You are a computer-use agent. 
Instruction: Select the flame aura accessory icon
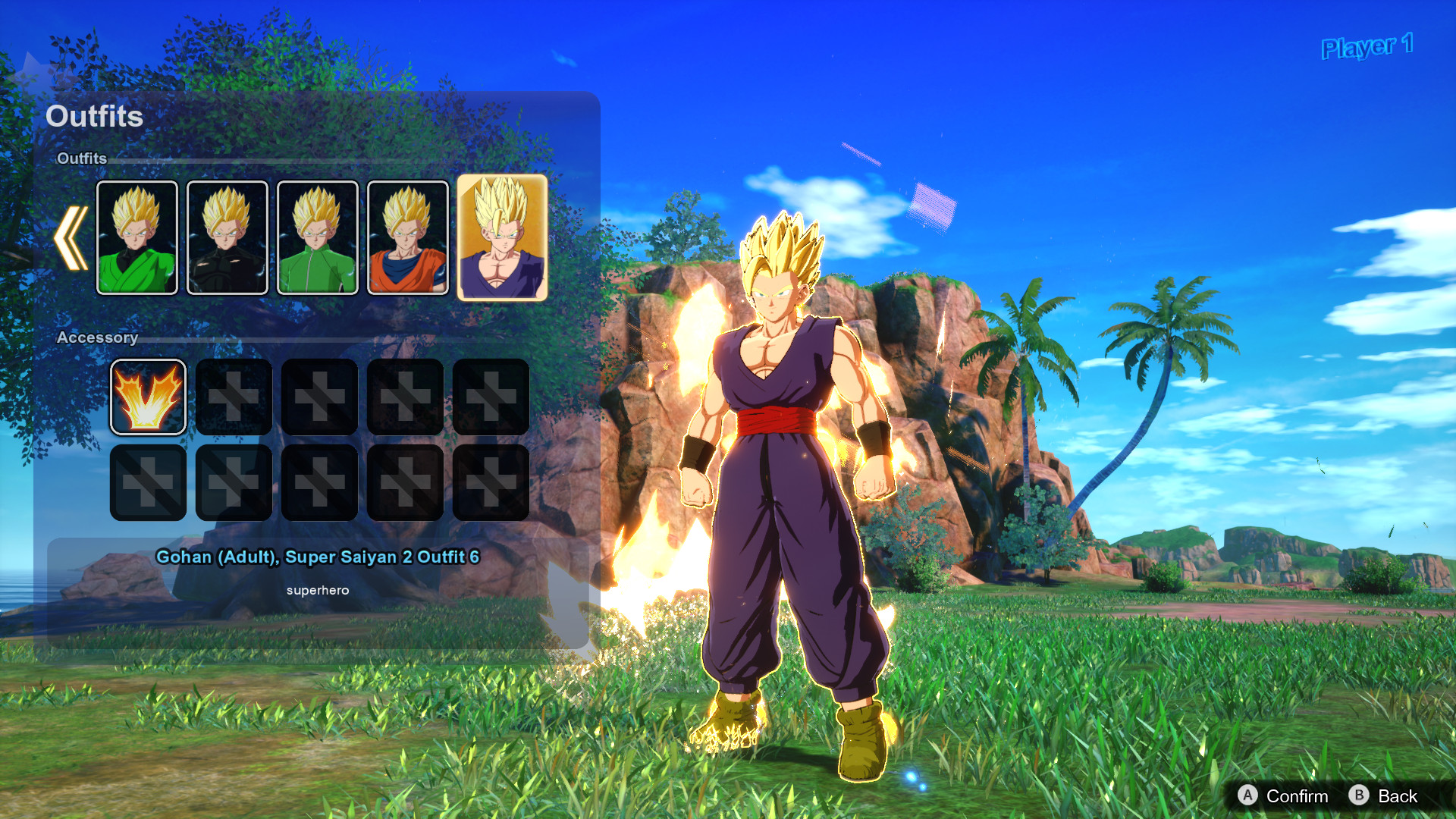click(148, 398)
